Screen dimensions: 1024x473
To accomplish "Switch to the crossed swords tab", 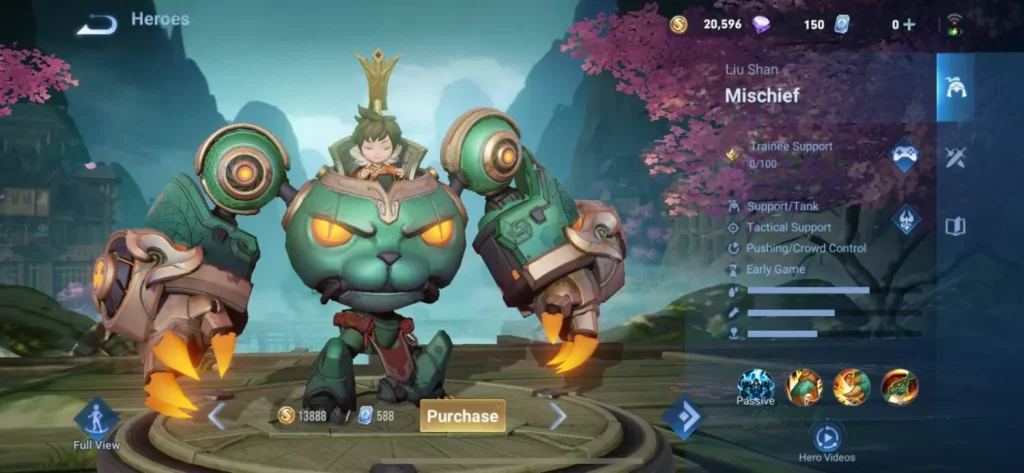I will (x=955, y=157).
